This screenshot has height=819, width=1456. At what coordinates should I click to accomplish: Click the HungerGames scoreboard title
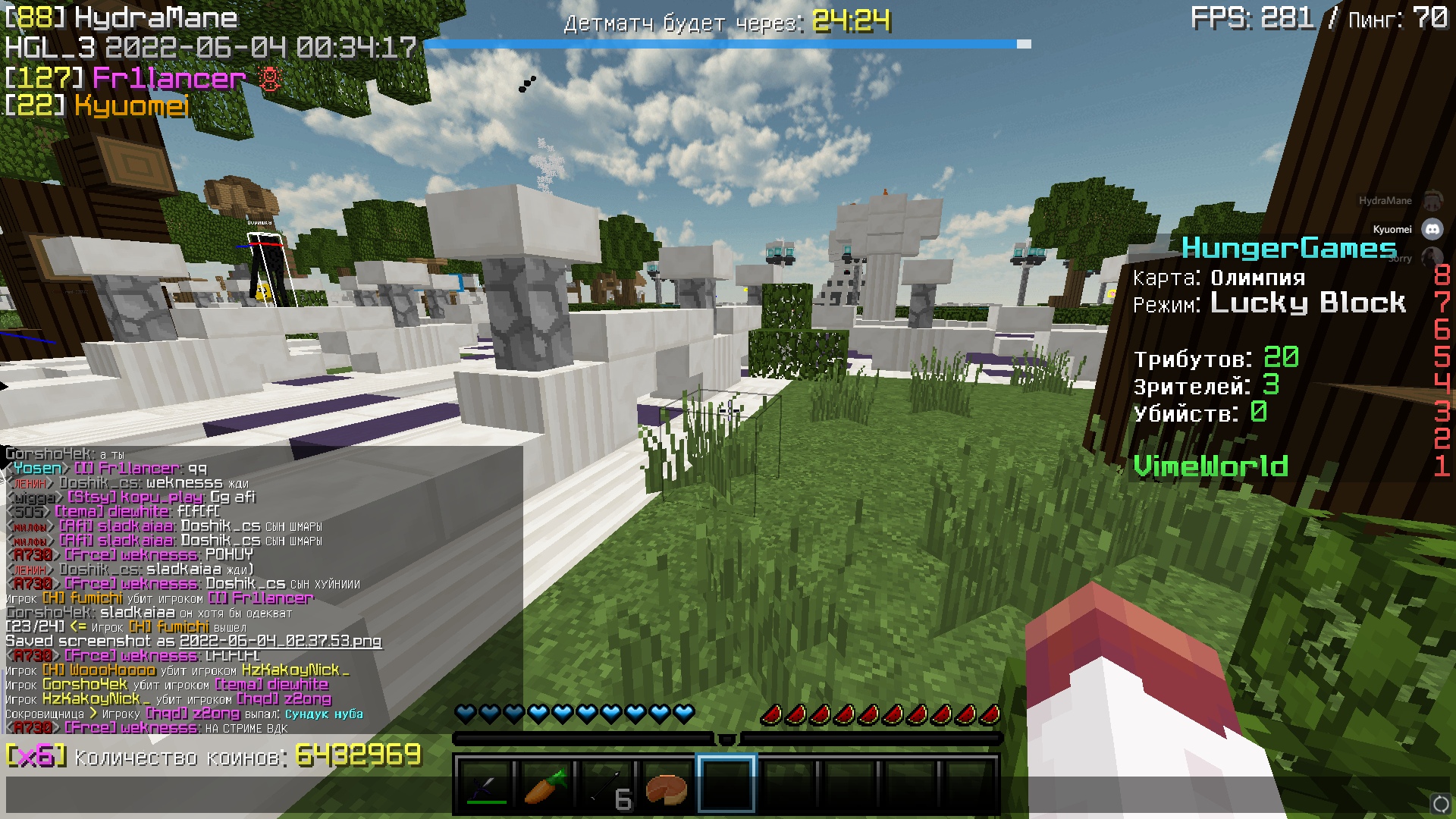pyautogui.click(x=1288, y=248)
